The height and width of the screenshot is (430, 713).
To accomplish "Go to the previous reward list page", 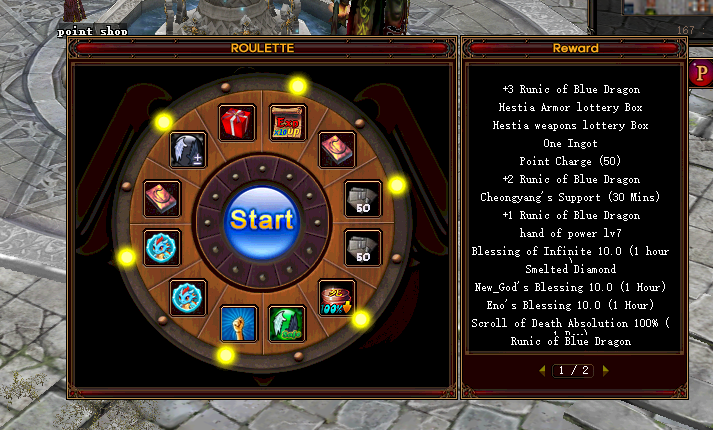I will coord(543,370).
